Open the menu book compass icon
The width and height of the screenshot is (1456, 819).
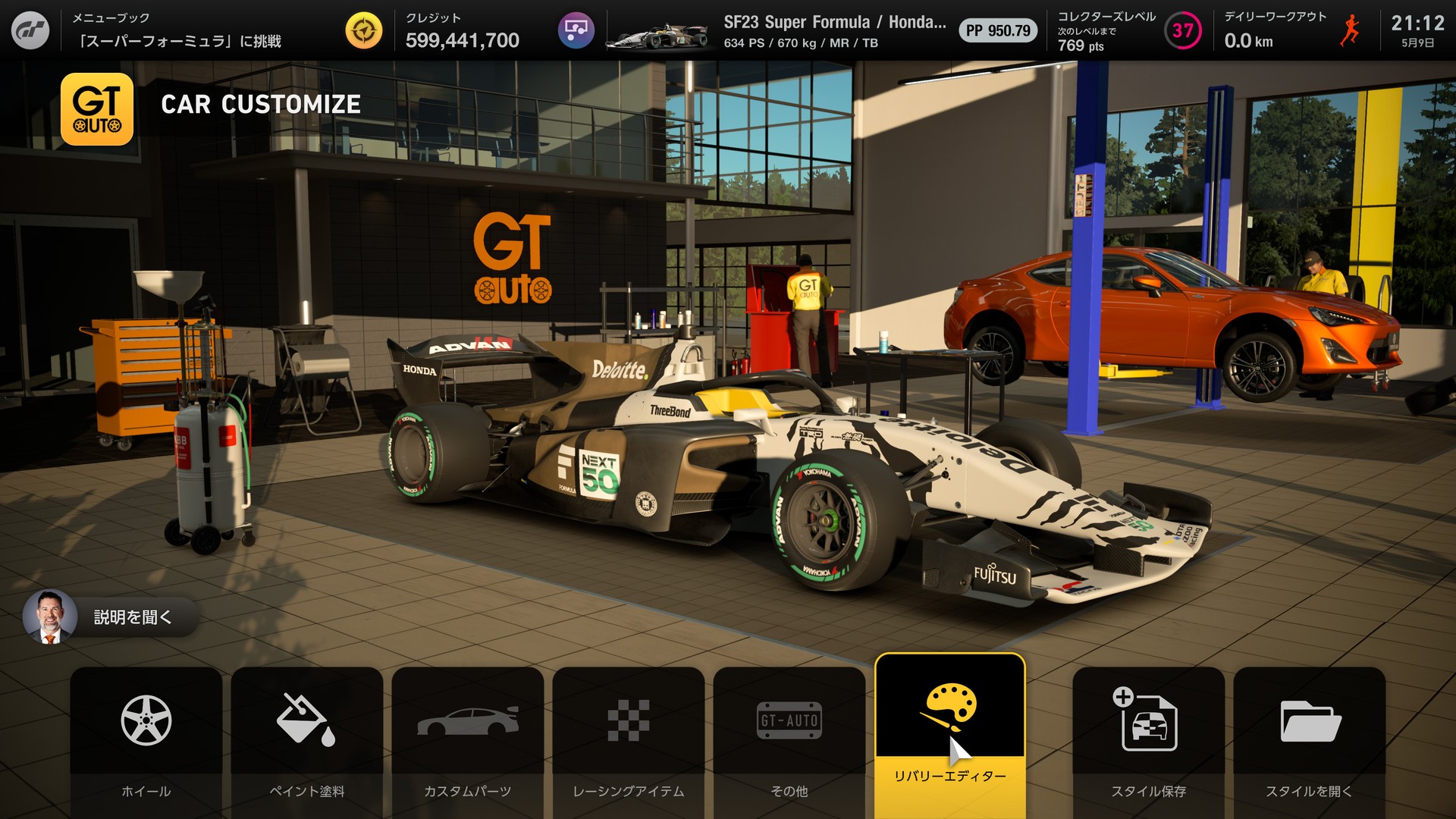tap(364, 30)
